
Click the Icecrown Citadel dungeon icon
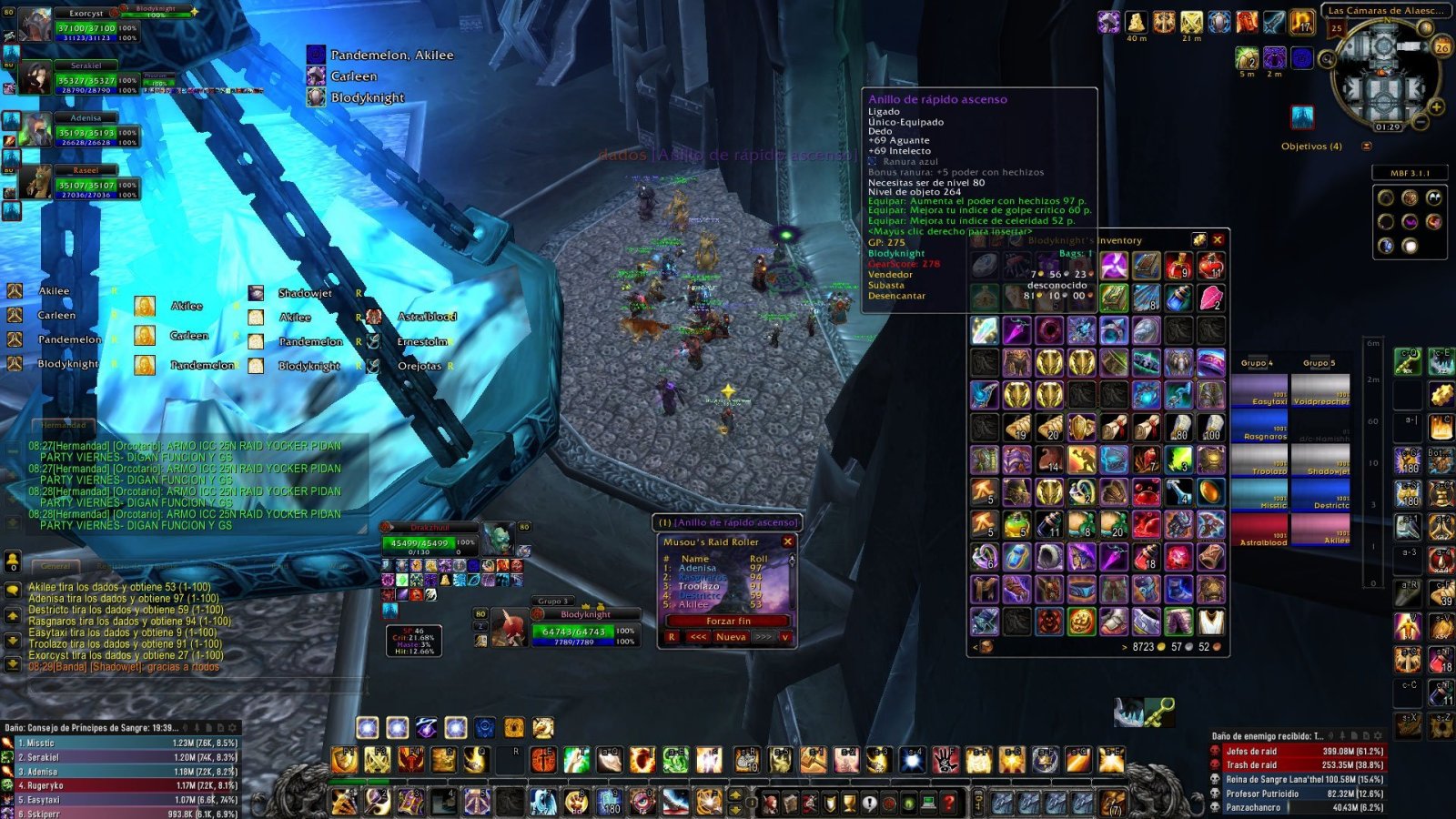pos(1302,117)
